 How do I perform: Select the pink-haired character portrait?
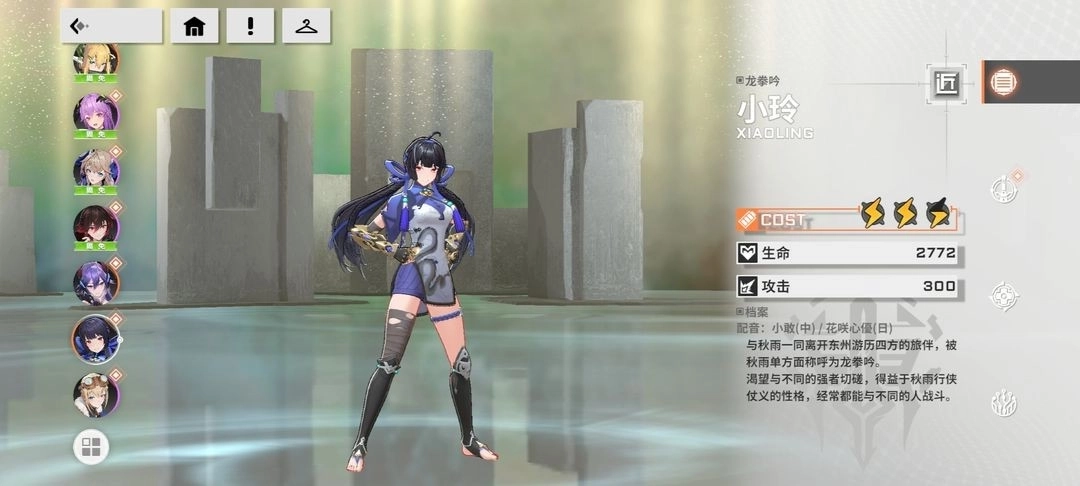(x=96, y=113)
